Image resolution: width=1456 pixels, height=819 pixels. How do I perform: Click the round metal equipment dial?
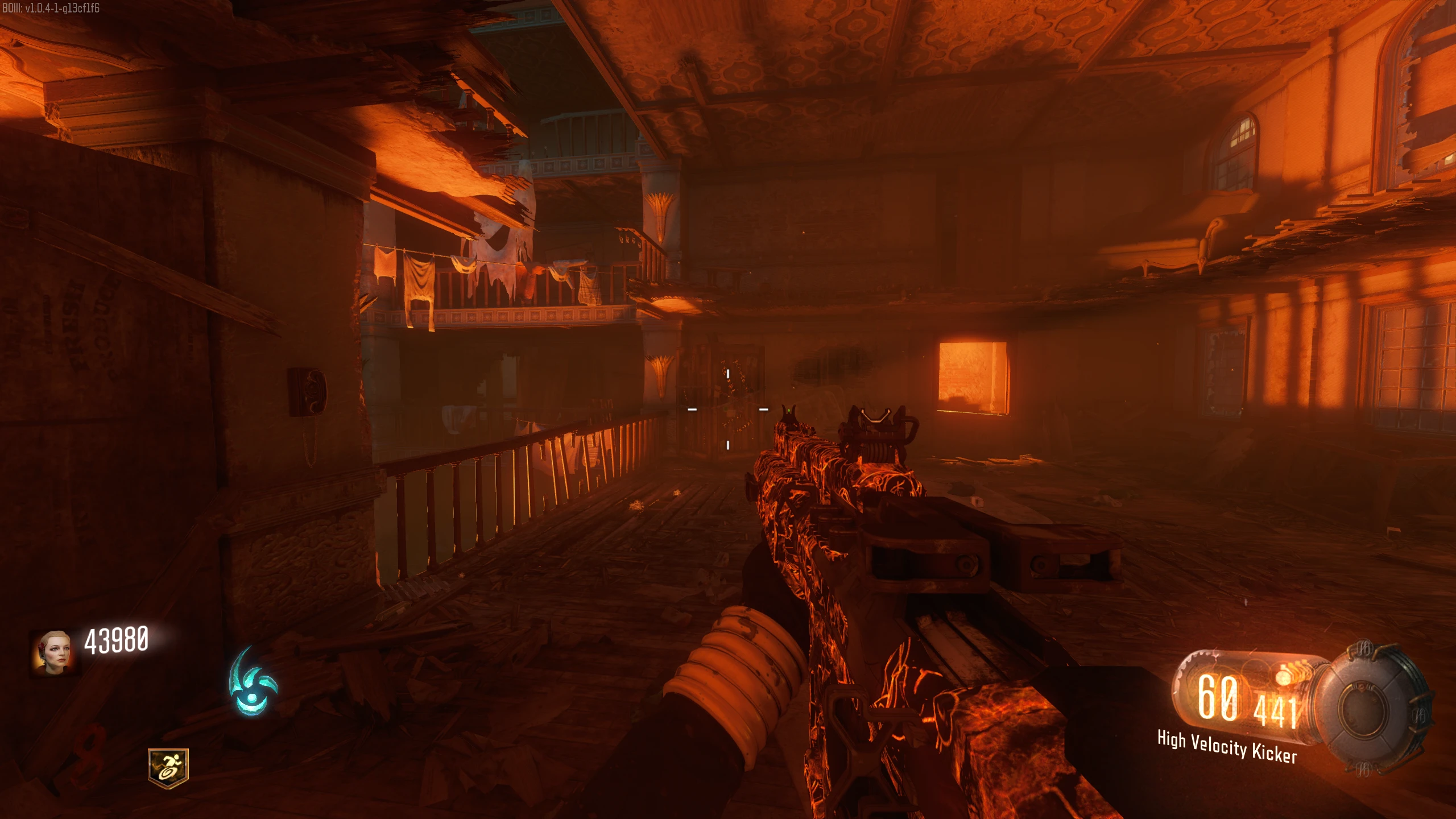click(1376, 708)
